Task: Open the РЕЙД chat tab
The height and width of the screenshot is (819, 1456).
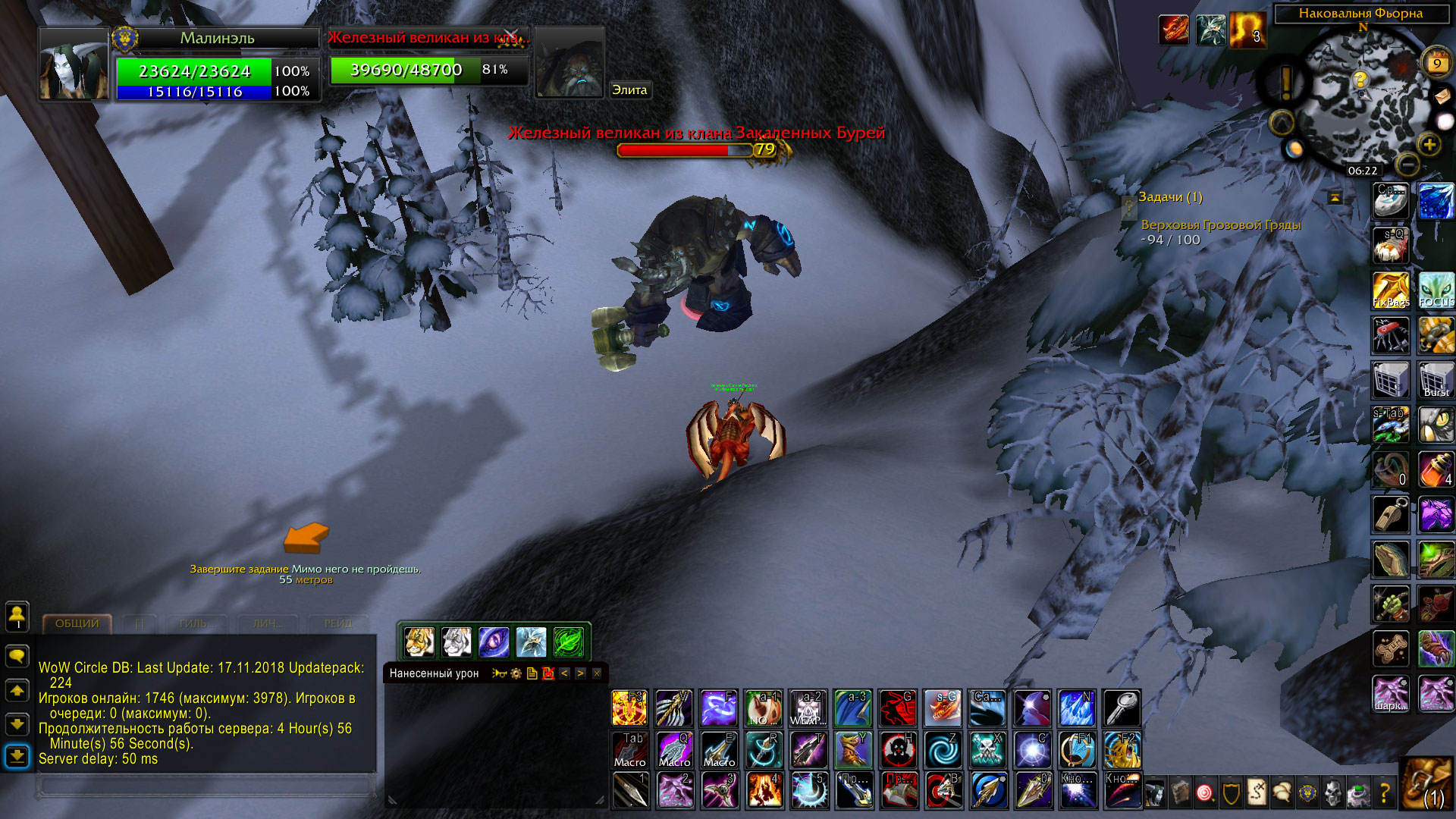Action: [x=338, y=623]
